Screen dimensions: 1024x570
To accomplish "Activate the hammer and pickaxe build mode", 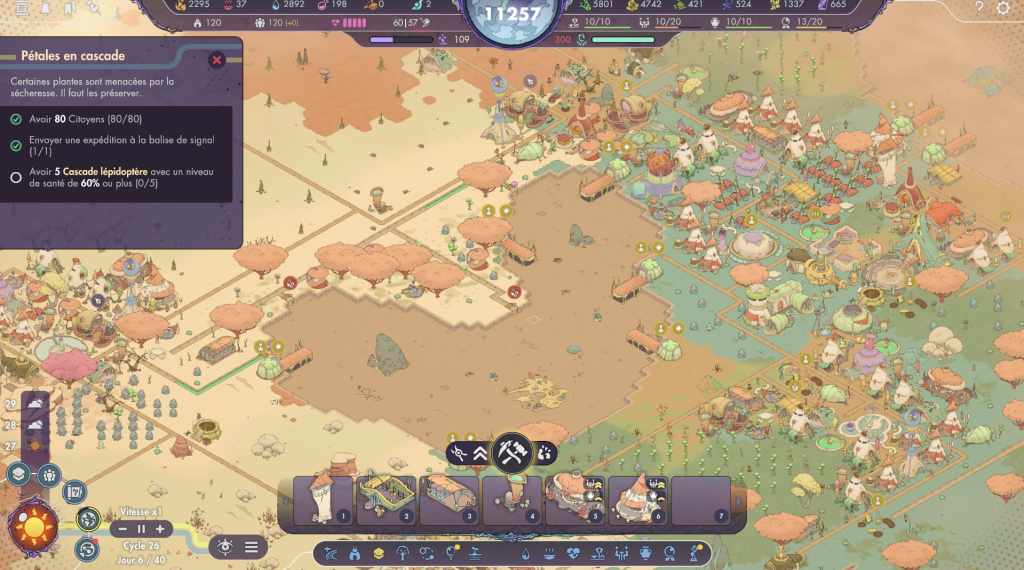I will tap(513, 452).
